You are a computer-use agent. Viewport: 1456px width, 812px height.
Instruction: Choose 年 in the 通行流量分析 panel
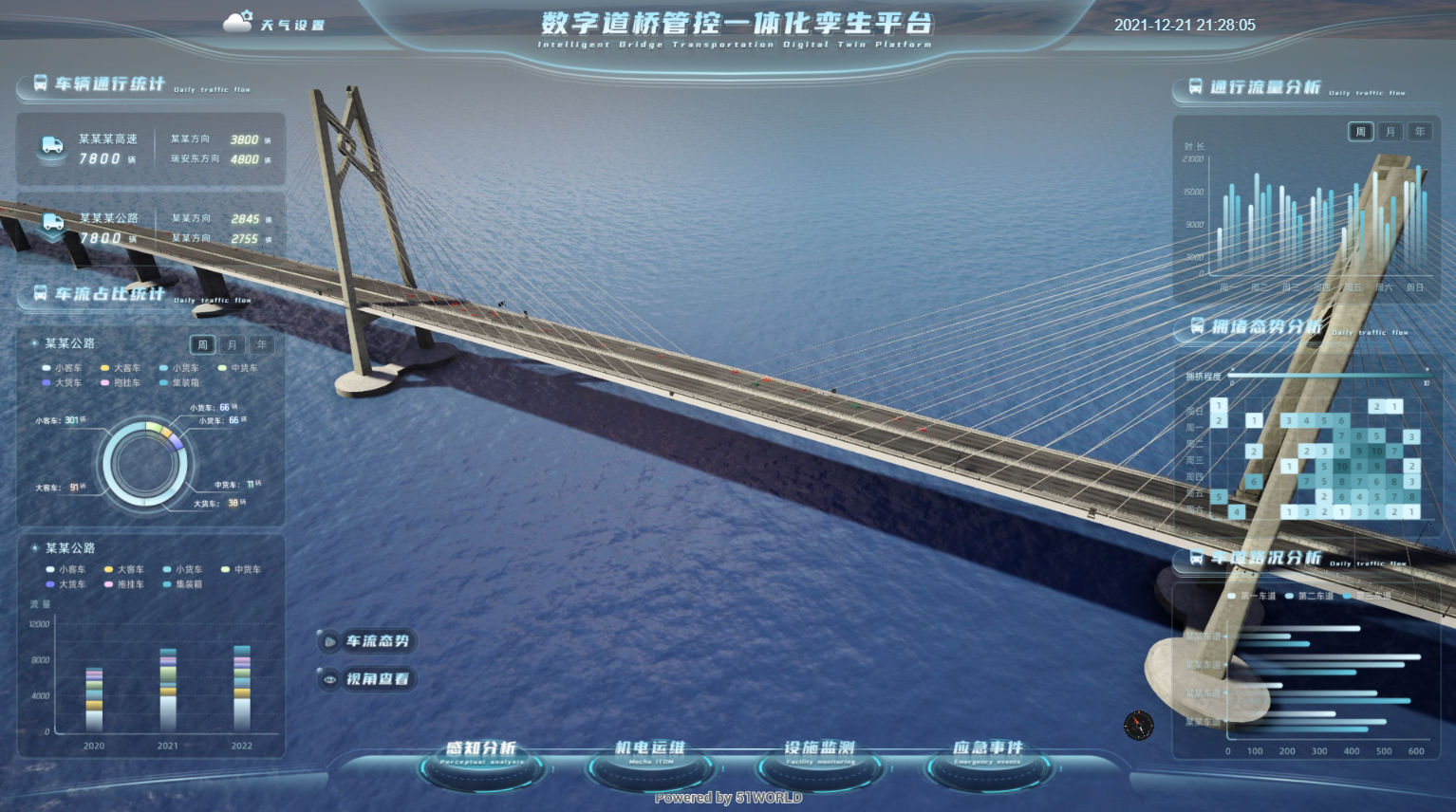coord(1419,132)
